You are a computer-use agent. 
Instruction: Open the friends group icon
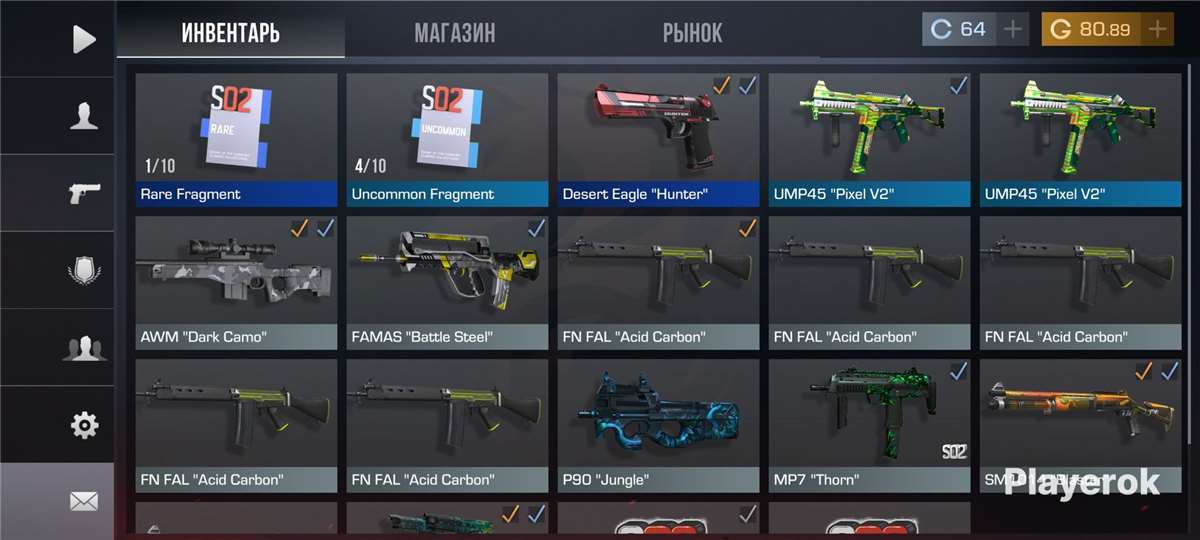(x=84, y=348)
